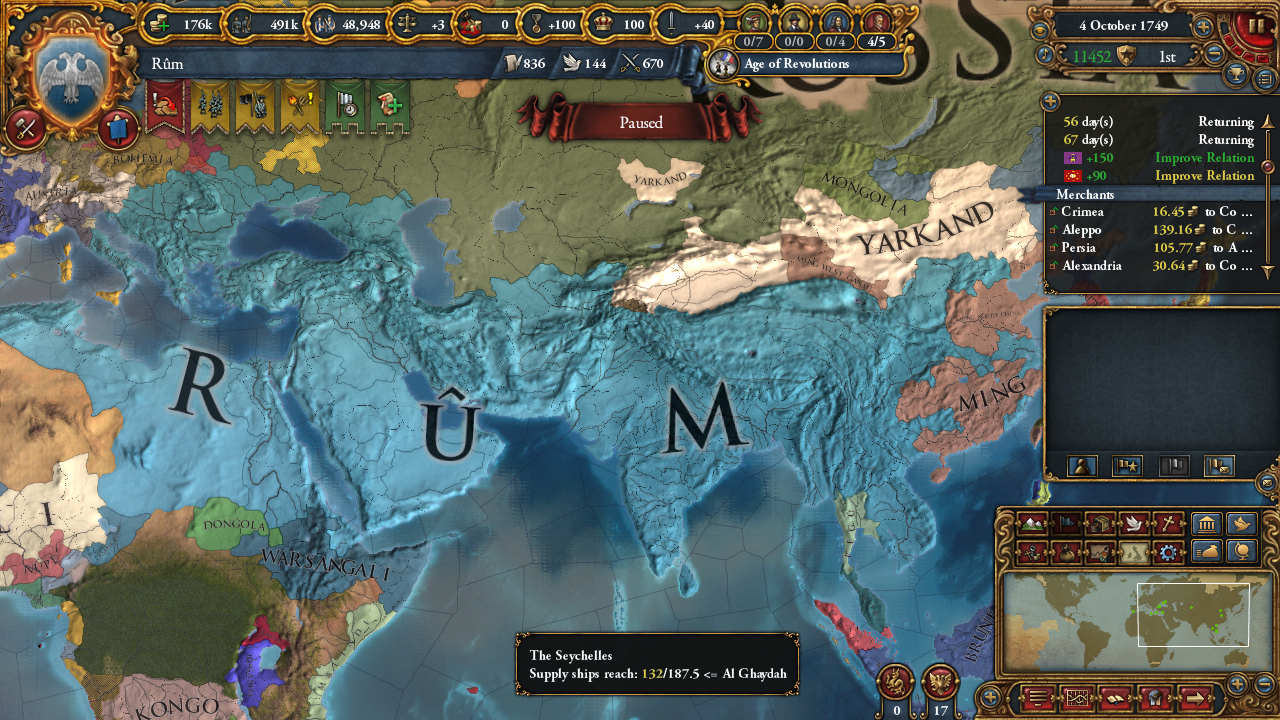1280x720 pixels.
Task: Open the trade goods mapmode
Action: pyautogui.click(x=1099, y=523)
